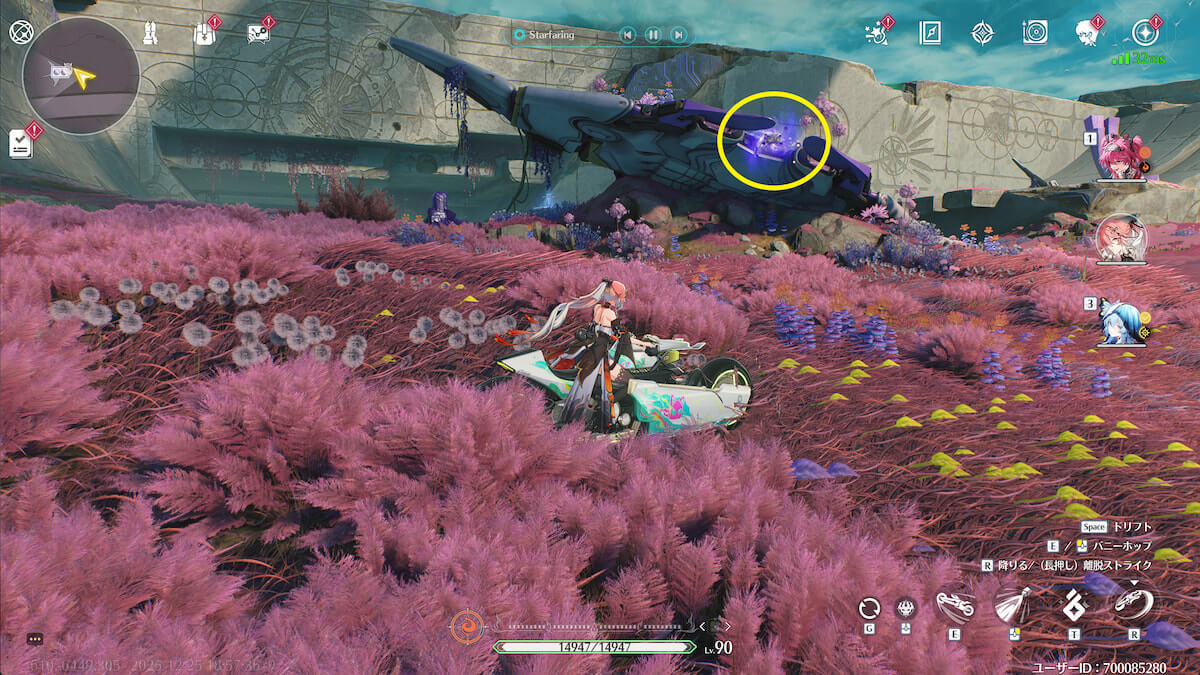The height and width of the screenshot is (675, 1200).
Task: Skip to previous Starfaring music track
Action: tap(627, 35)
